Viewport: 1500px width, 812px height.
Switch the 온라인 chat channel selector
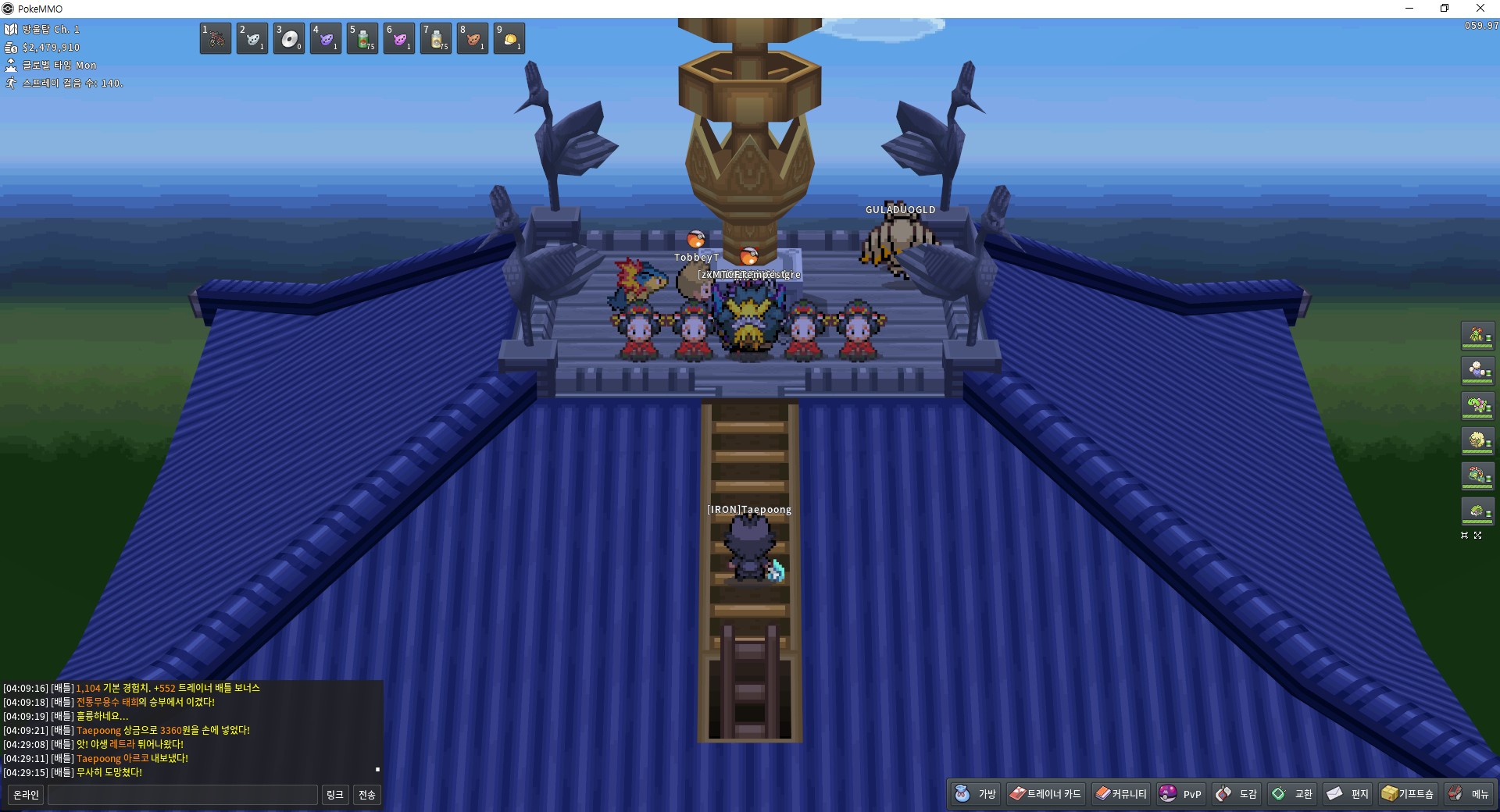point(26,795)
